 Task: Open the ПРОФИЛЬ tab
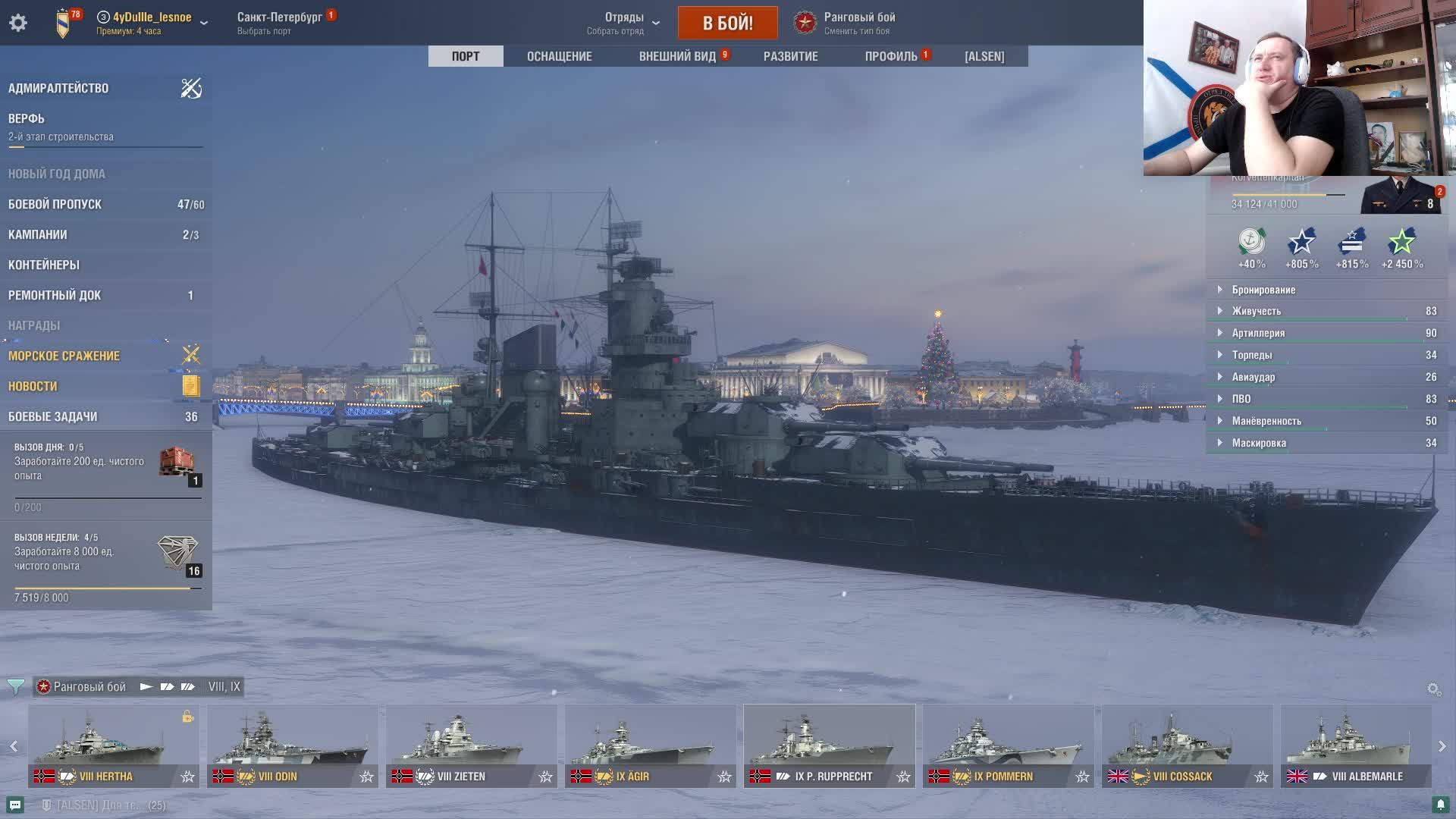click(x=891, y=56)
